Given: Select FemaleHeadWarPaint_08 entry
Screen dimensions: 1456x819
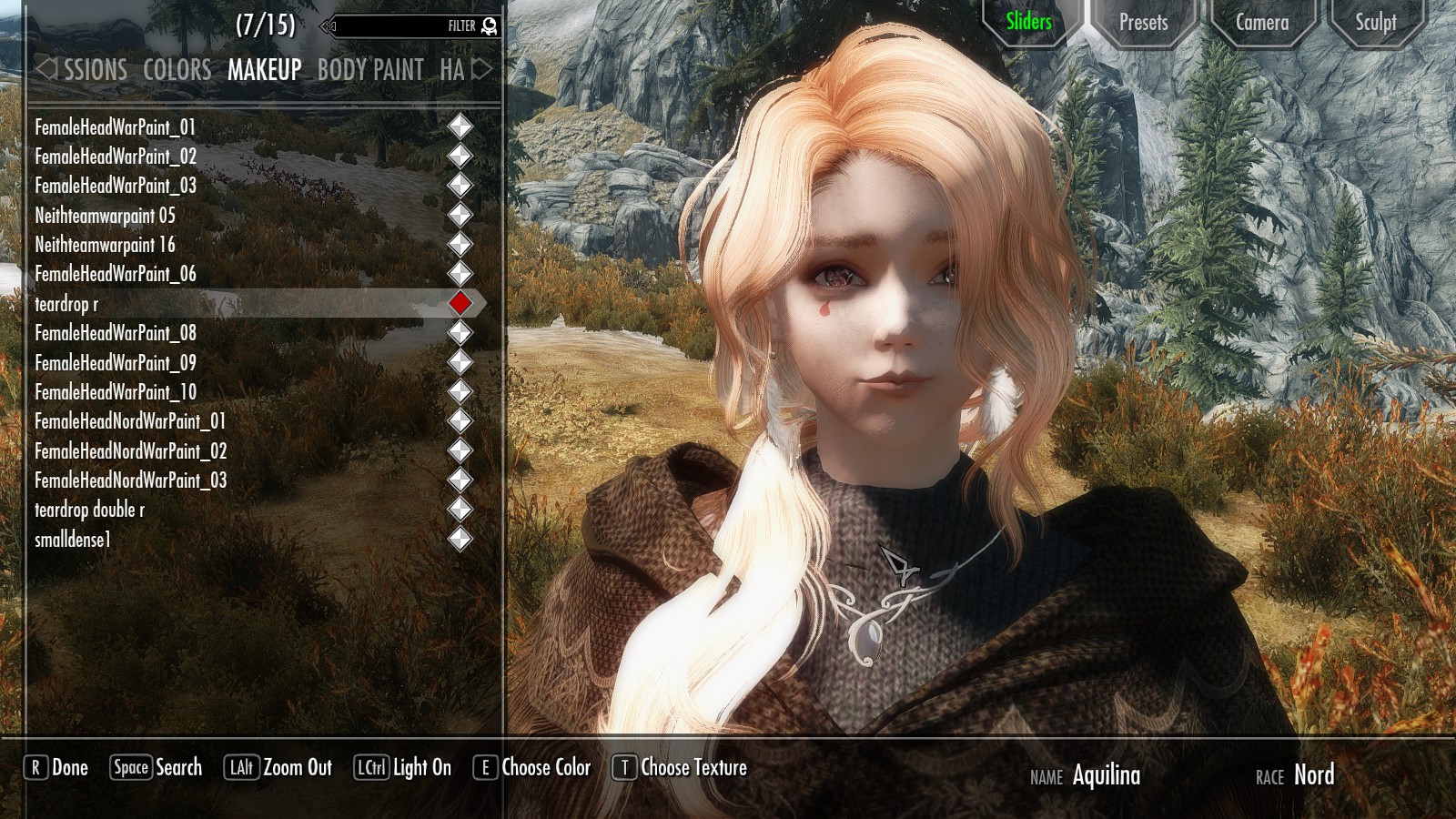Looking at the screenshot, I should (116, 333).
